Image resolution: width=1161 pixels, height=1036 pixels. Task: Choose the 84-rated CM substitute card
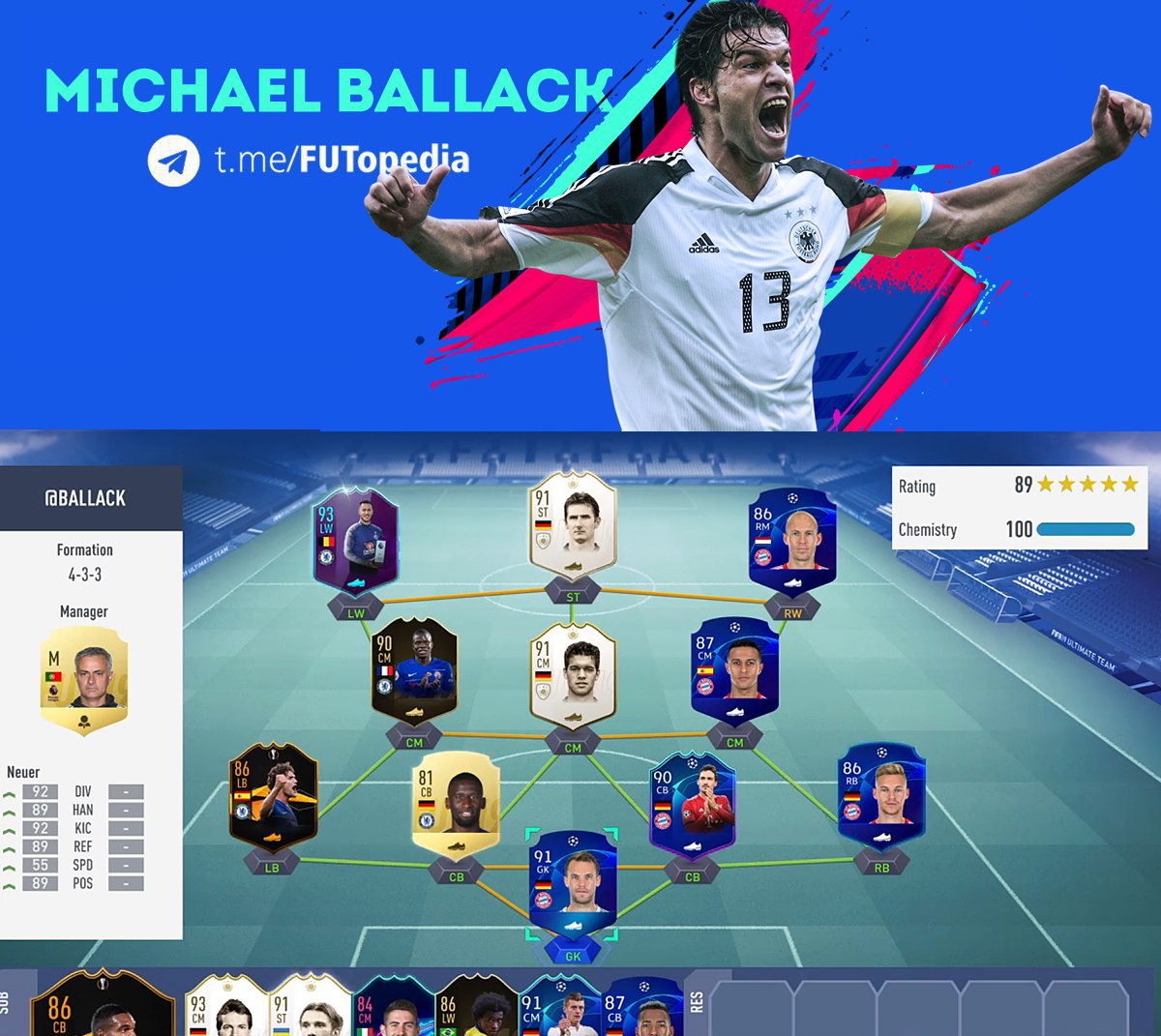pyautogui.click(x=393, y=1008)
